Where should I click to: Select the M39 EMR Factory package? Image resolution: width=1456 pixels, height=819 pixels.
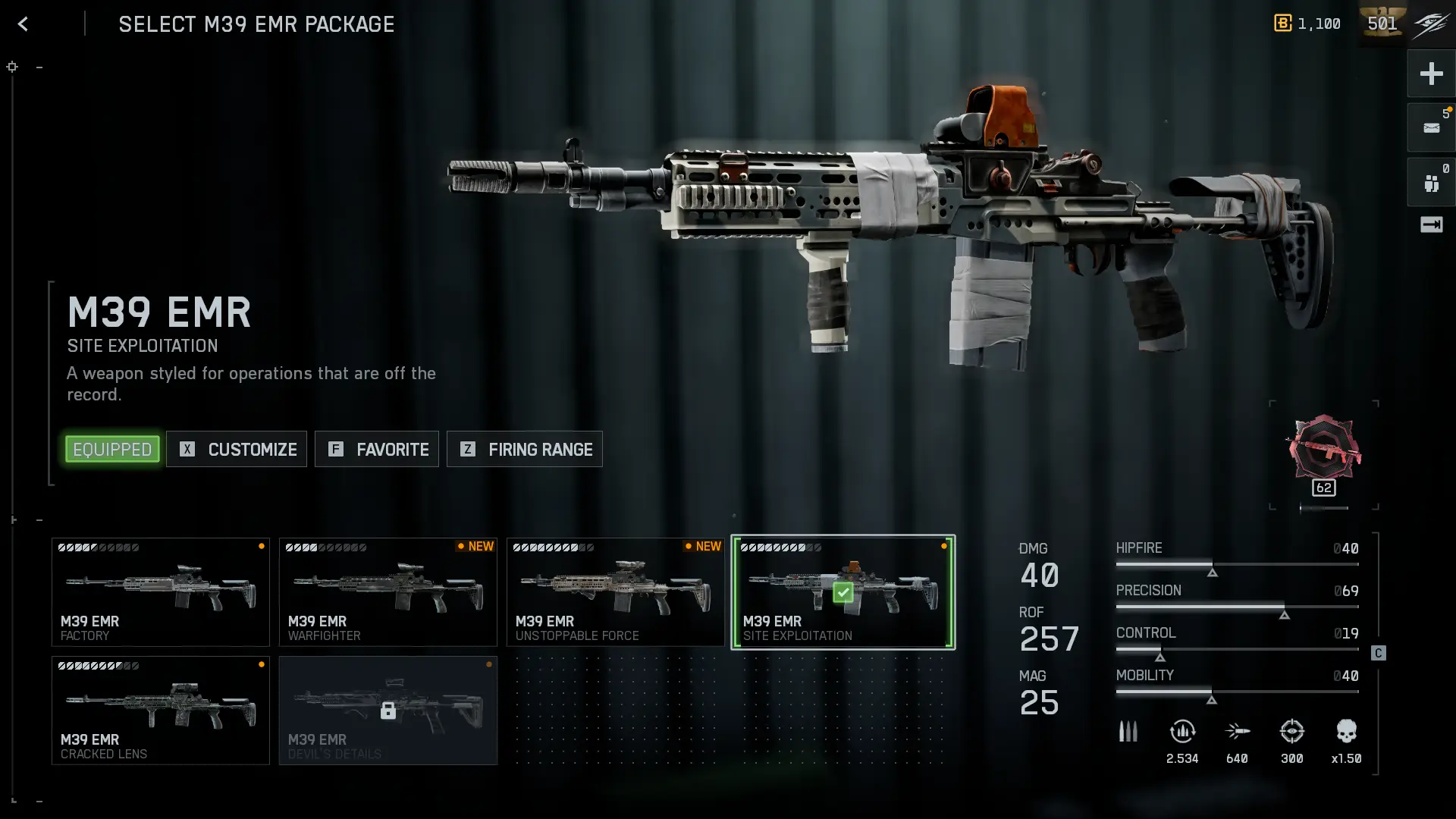[160, 592]
